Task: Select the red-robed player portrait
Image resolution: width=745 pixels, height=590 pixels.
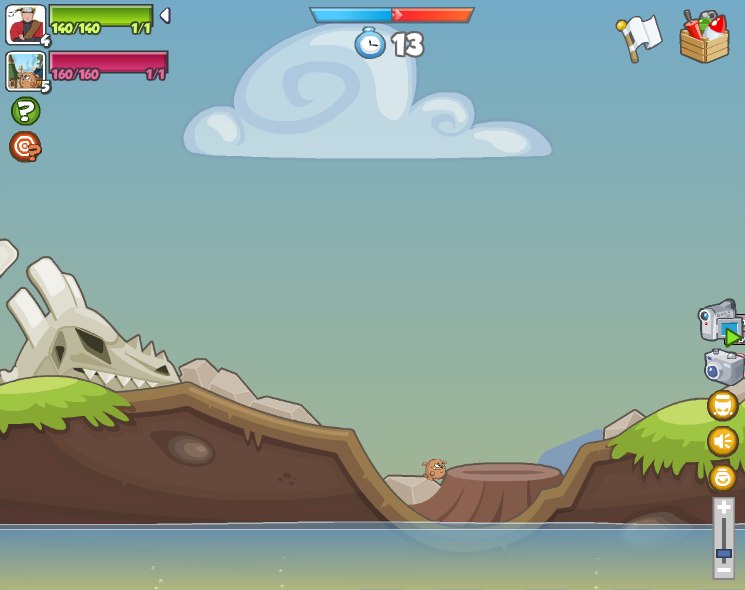Action: coord(25,24)
